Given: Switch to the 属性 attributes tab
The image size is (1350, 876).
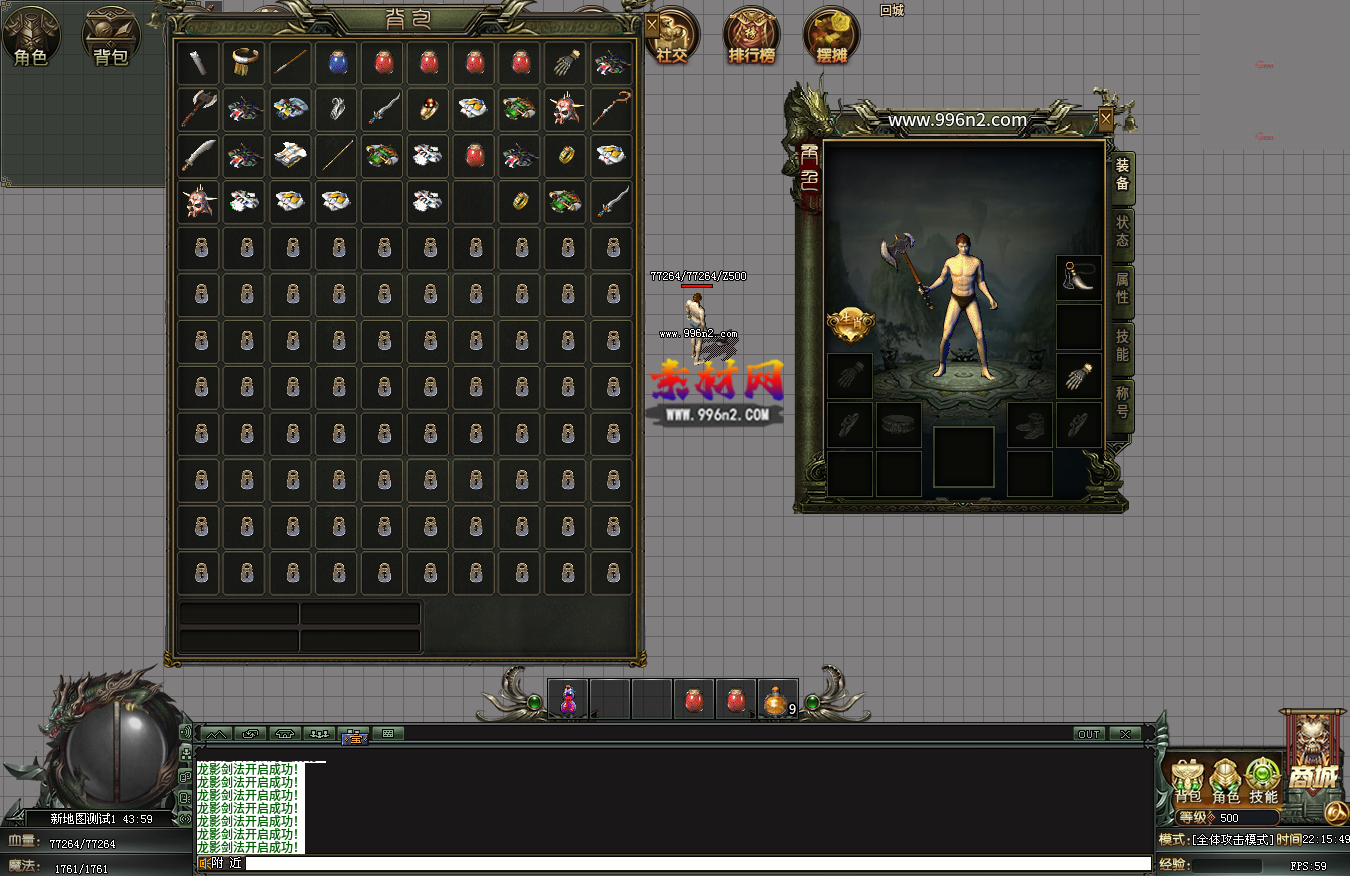Looking at the screenshot, I should [x=1123, y=288].
